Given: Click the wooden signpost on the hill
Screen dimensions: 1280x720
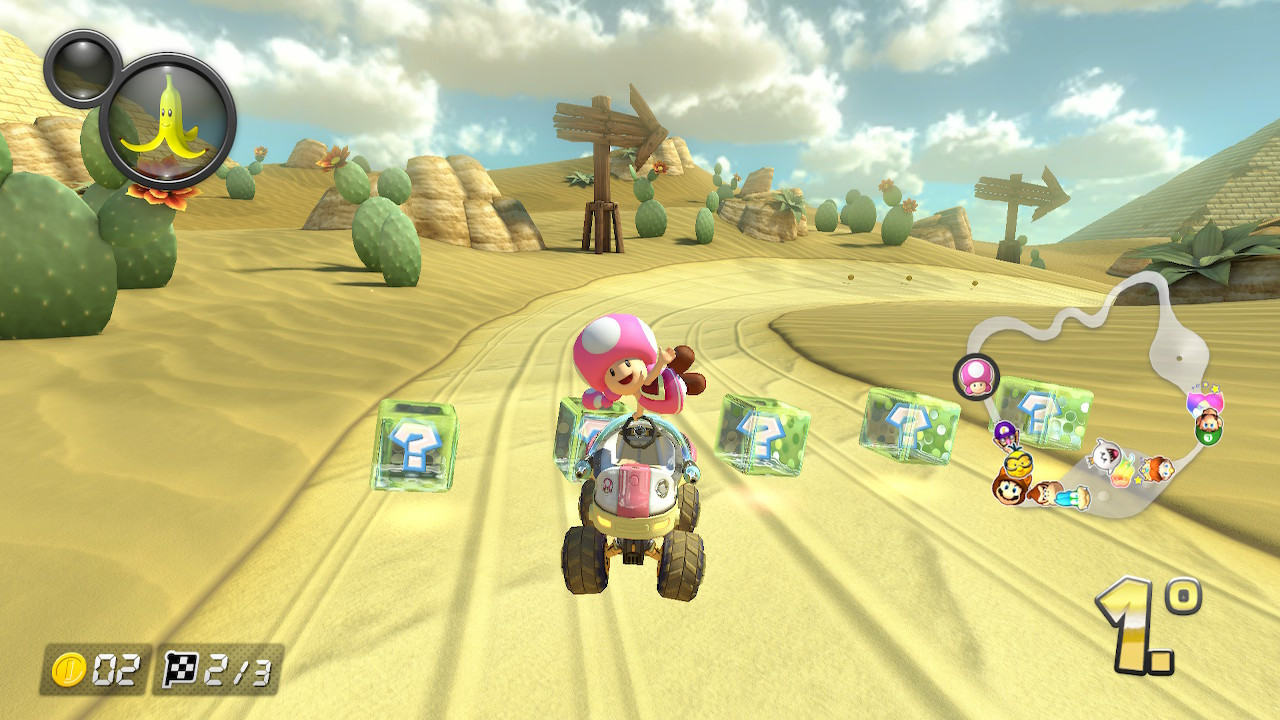Looking at the screenshot, I should [x=607, y=150].
